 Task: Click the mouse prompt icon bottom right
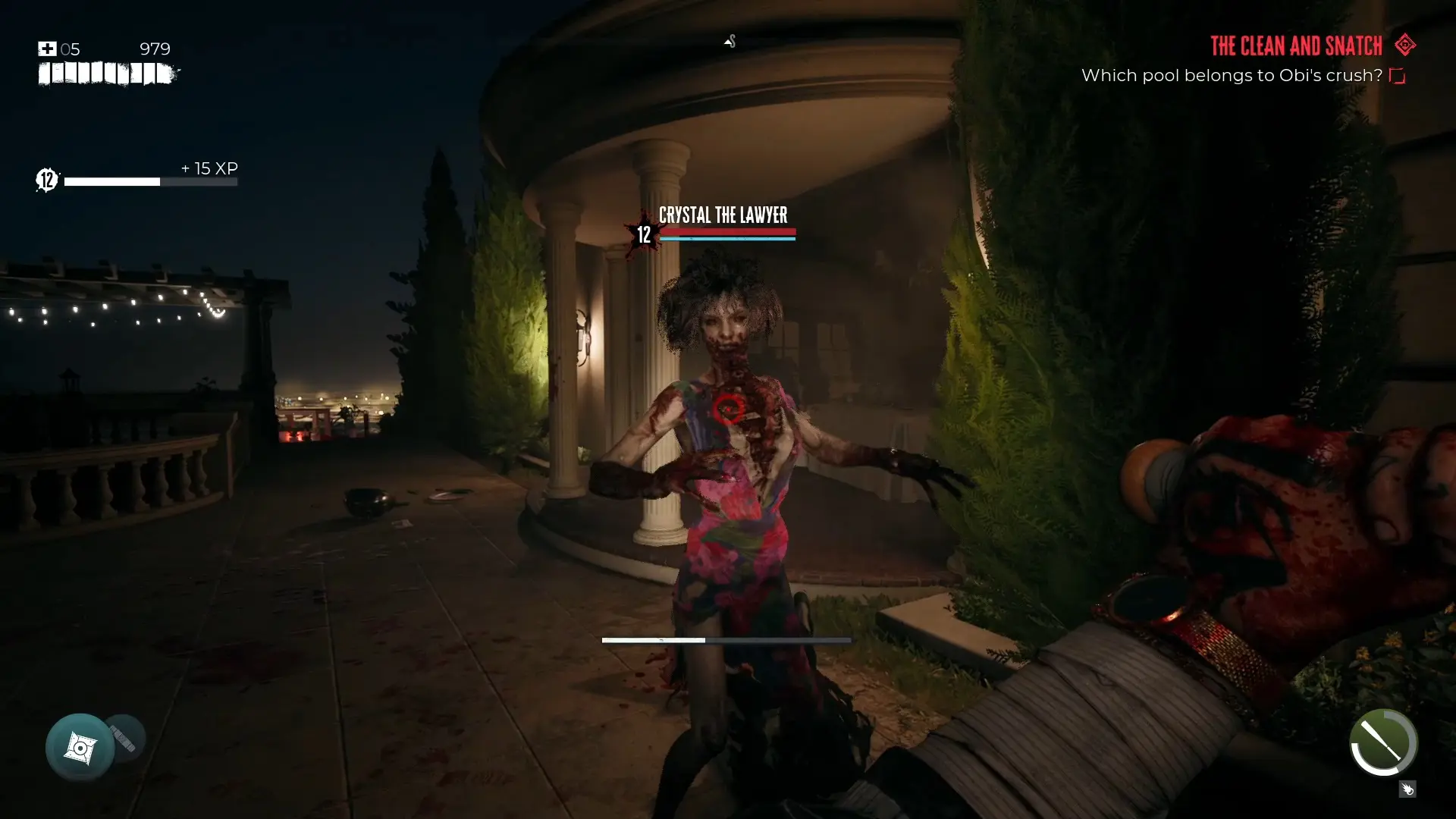pyautogui.click(x=1408, y=789)
